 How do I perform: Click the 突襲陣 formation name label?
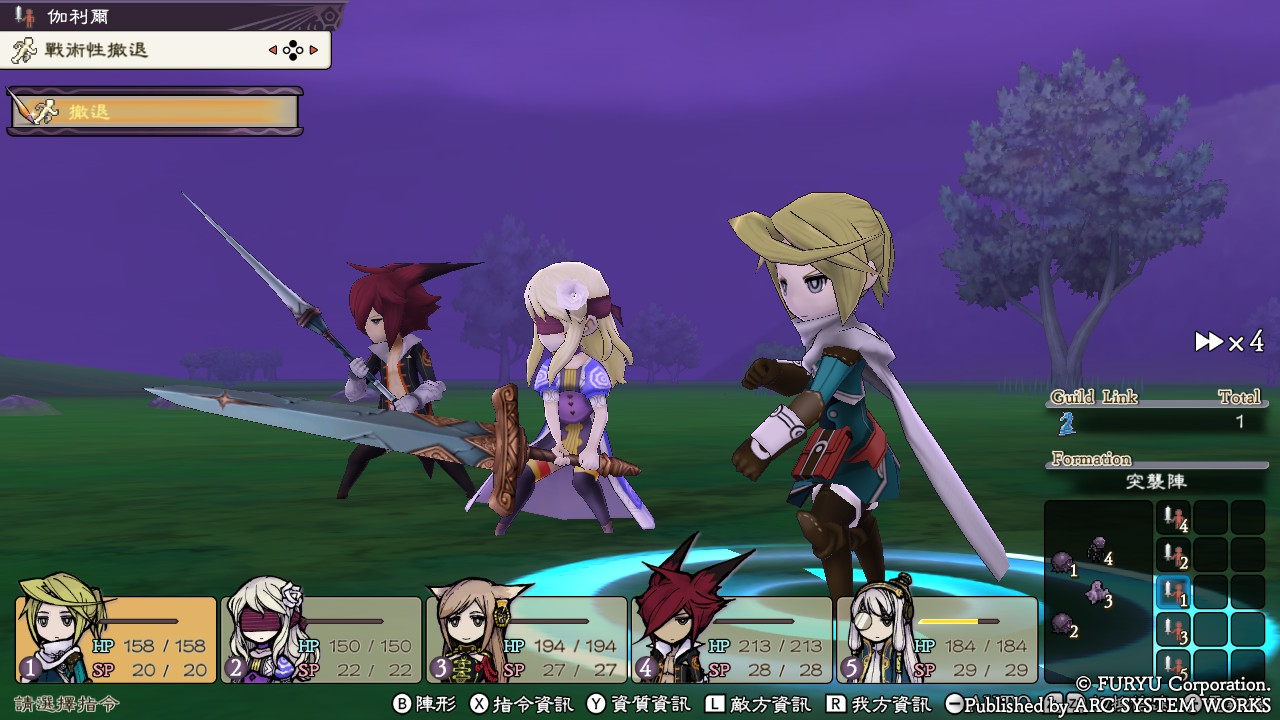point(1155,481)
